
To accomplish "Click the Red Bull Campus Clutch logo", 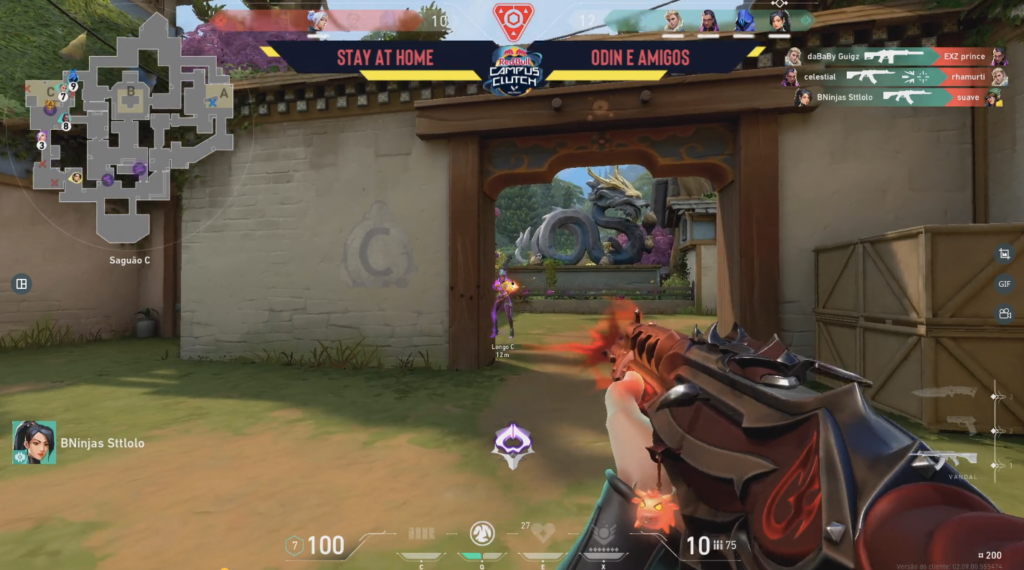I will pyautogui.click(x=512, y=70).
